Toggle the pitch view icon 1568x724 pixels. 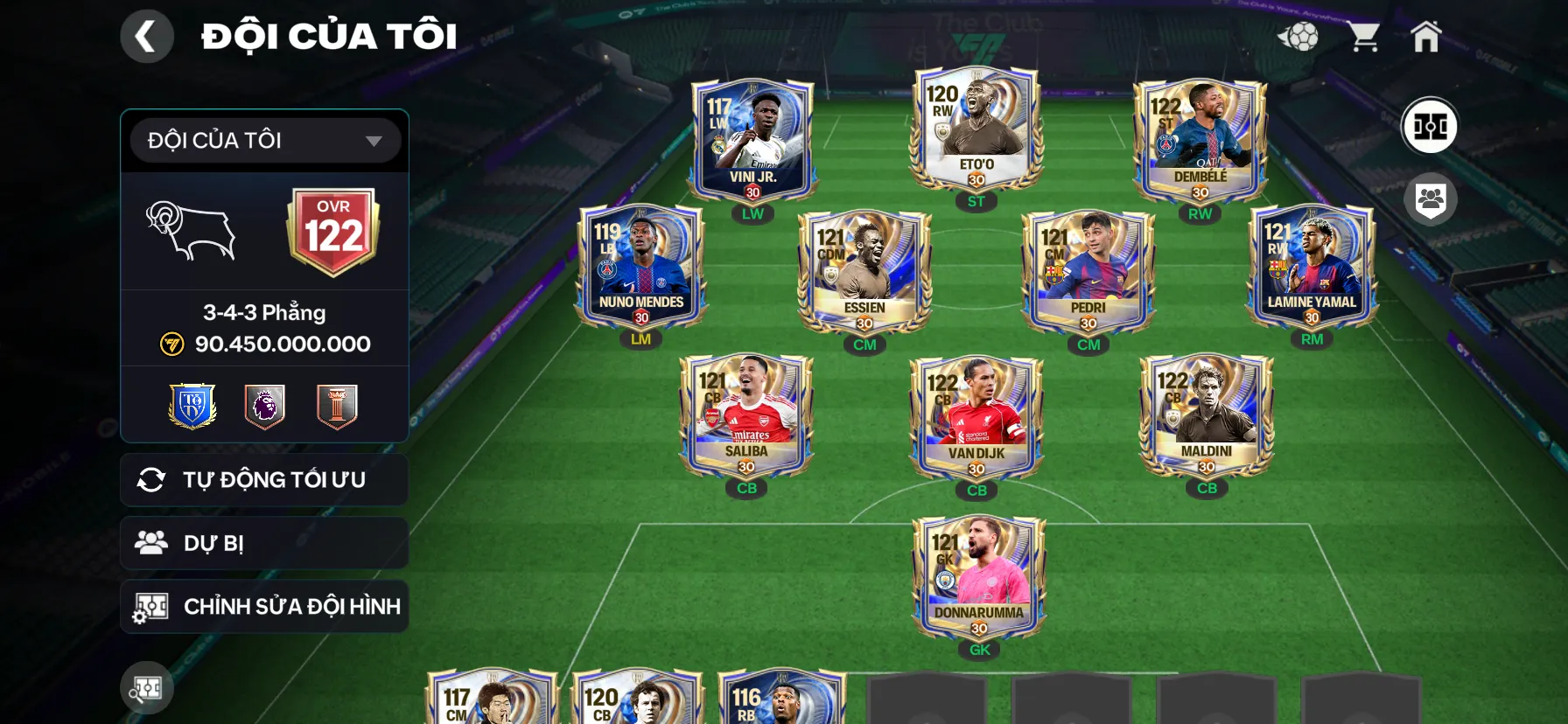pos(1430,126)
